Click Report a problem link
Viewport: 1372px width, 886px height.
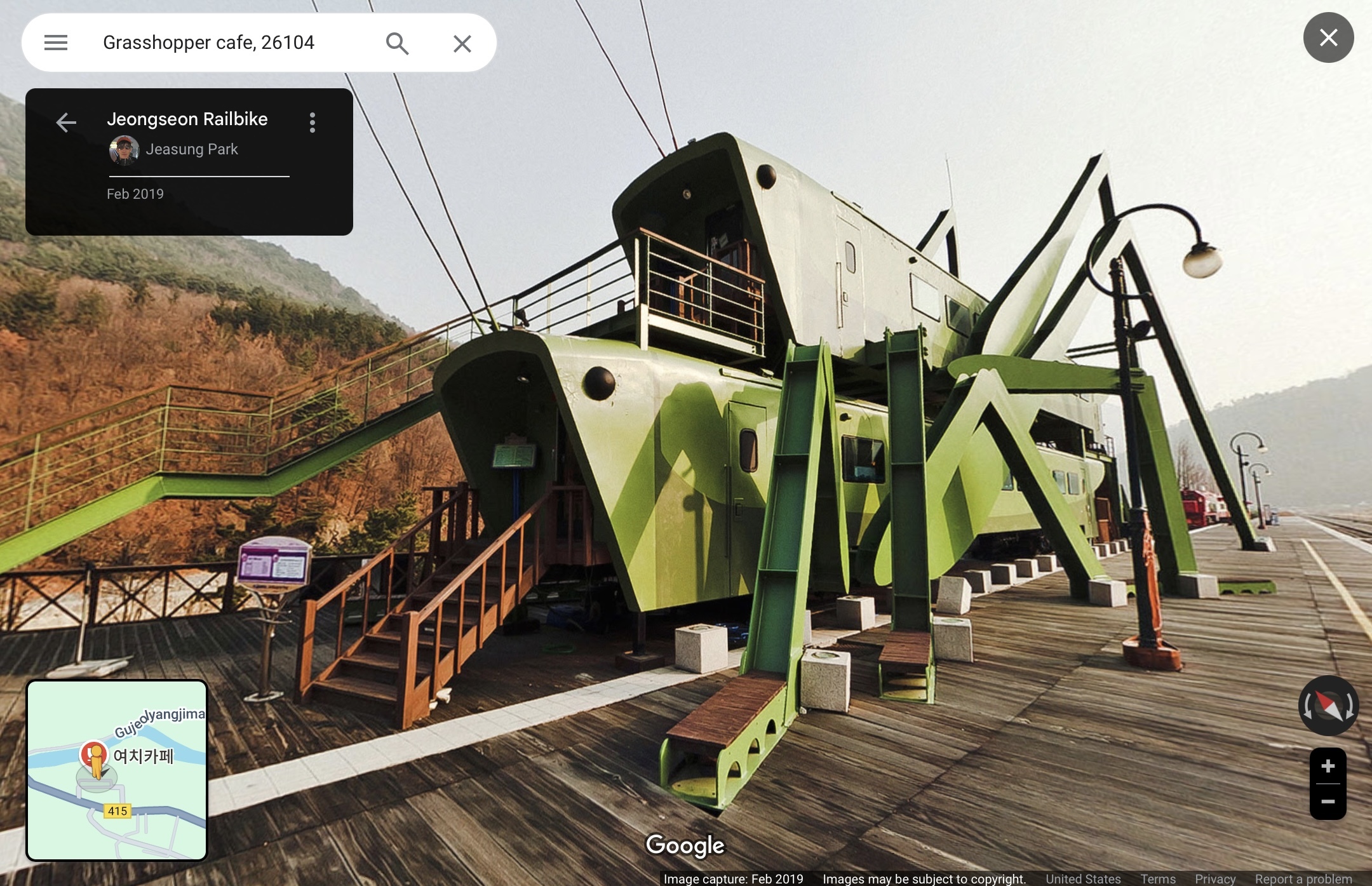coord(1303,878)
